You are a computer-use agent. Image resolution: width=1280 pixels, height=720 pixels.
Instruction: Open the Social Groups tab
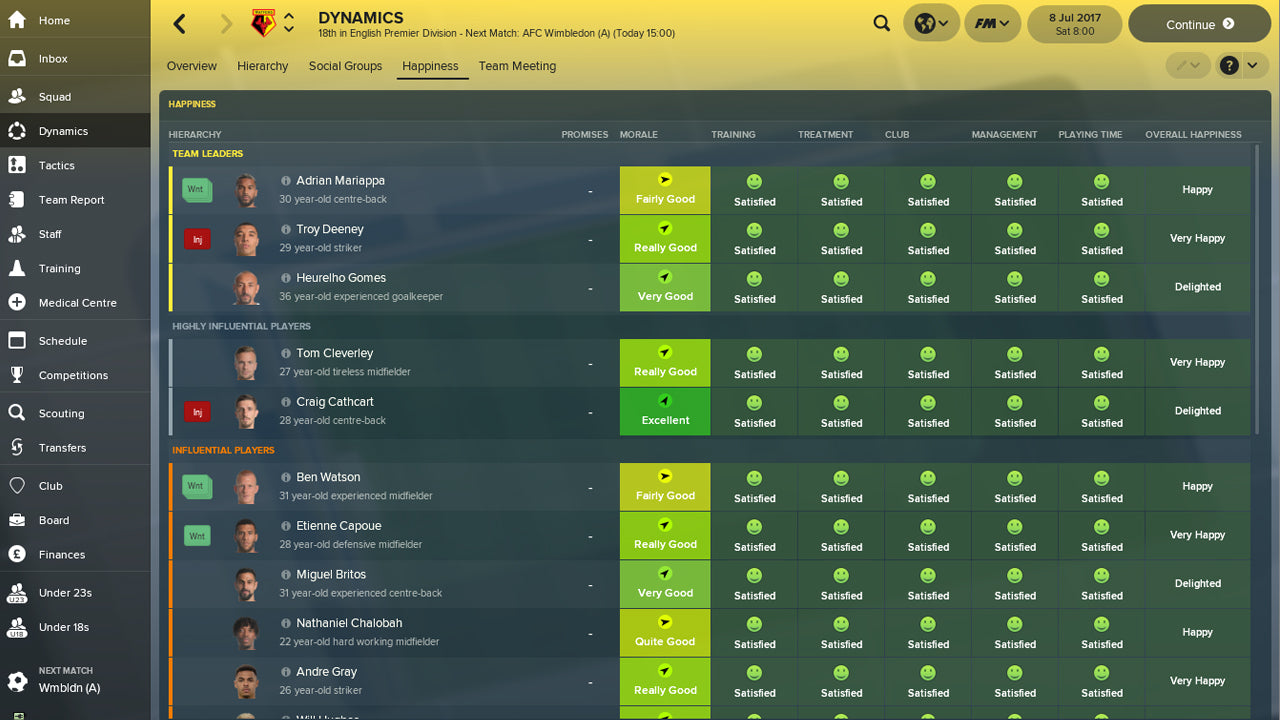(345, 66)
